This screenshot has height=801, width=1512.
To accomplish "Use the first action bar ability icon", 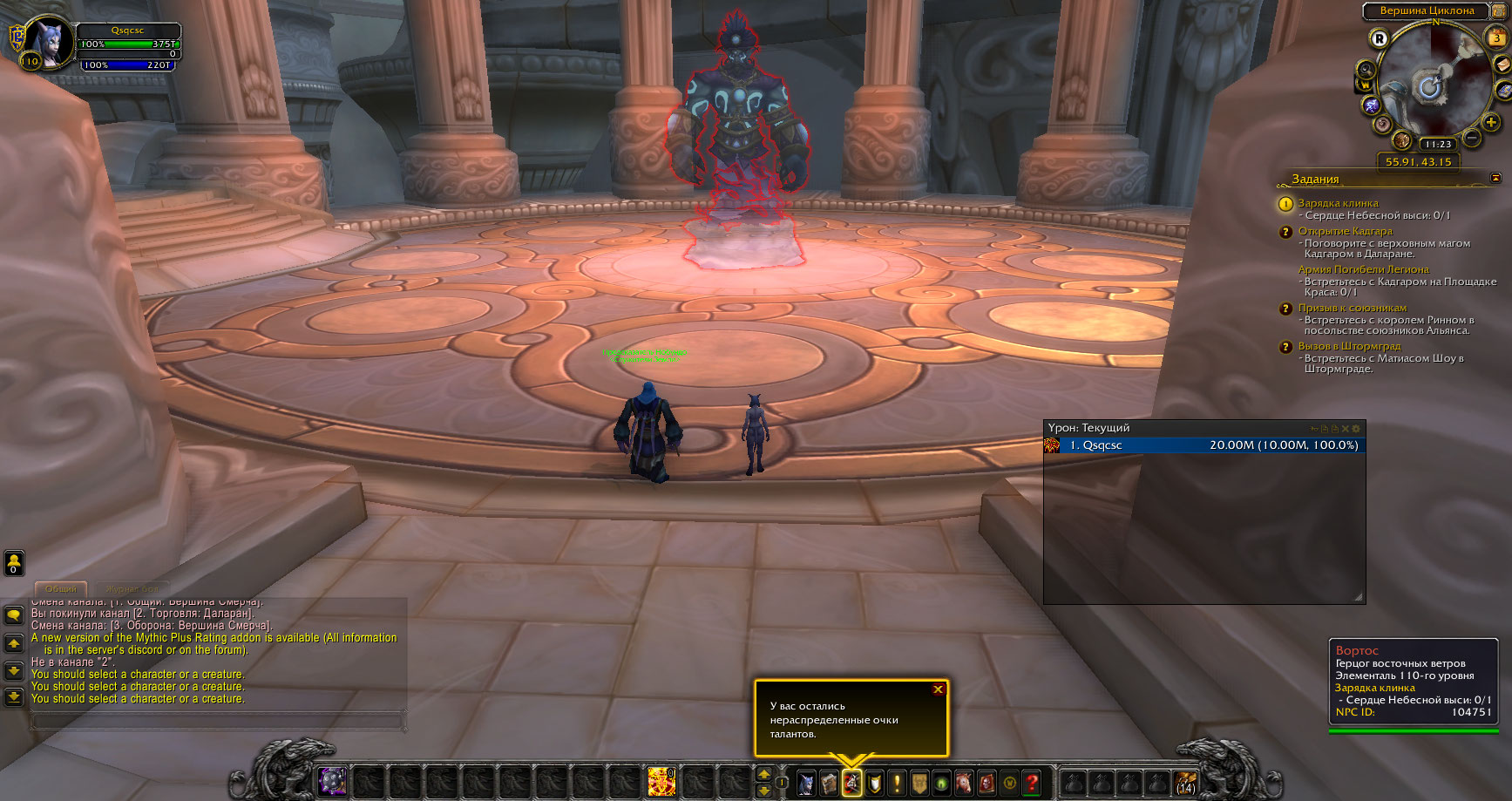I will click(x=332, y=781).
